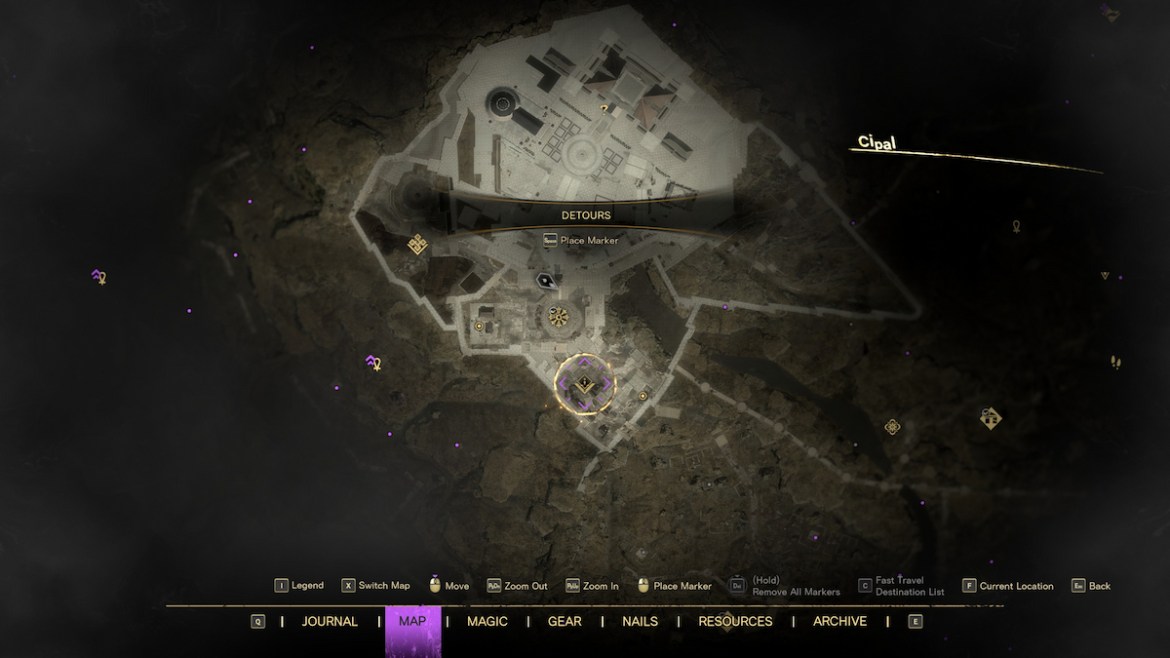Click the gold flower-shaped map marker

[x=892, y=427]
